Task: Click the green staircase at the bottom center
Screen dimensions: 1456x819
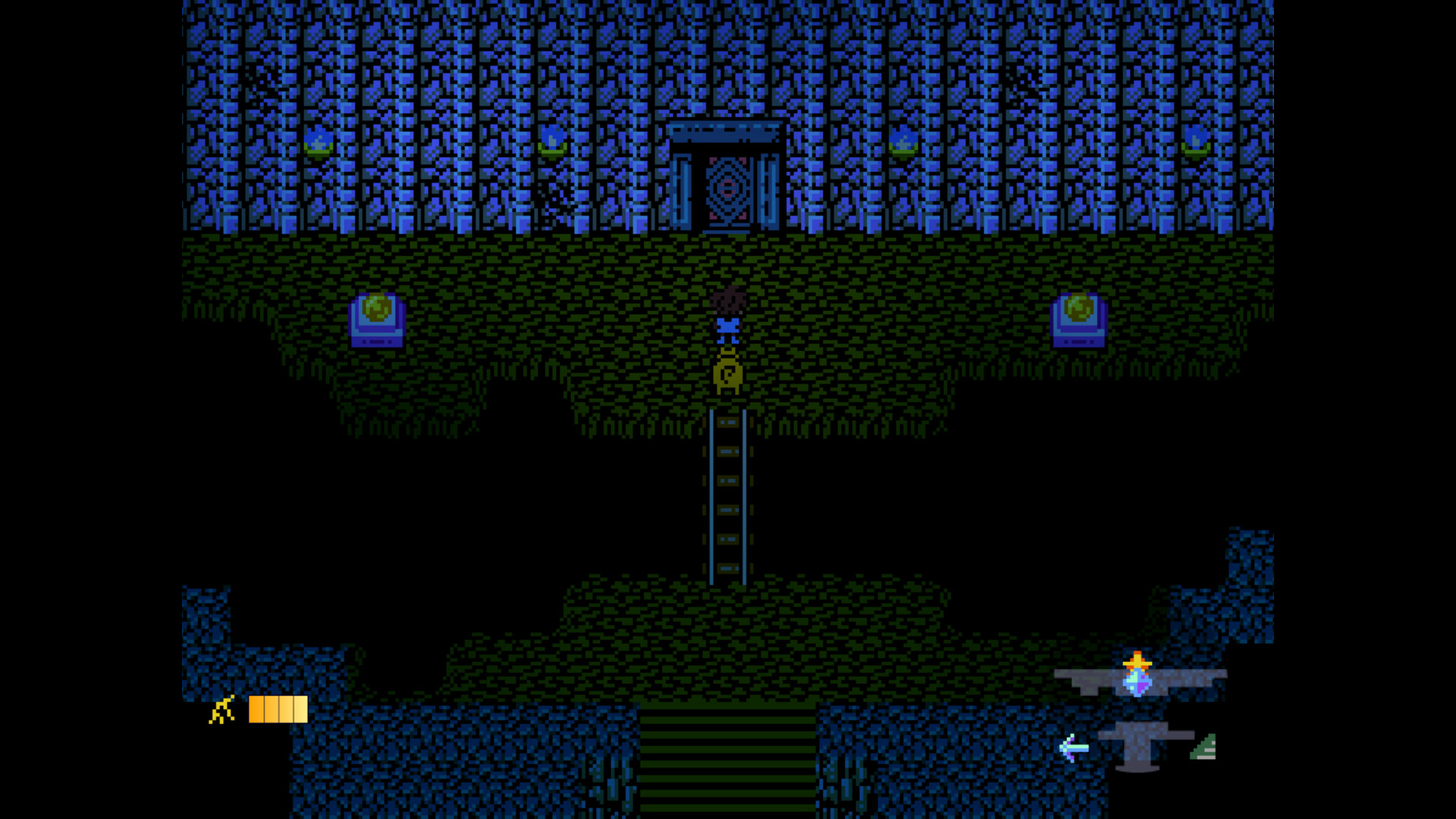Action: tap(726, 758)
